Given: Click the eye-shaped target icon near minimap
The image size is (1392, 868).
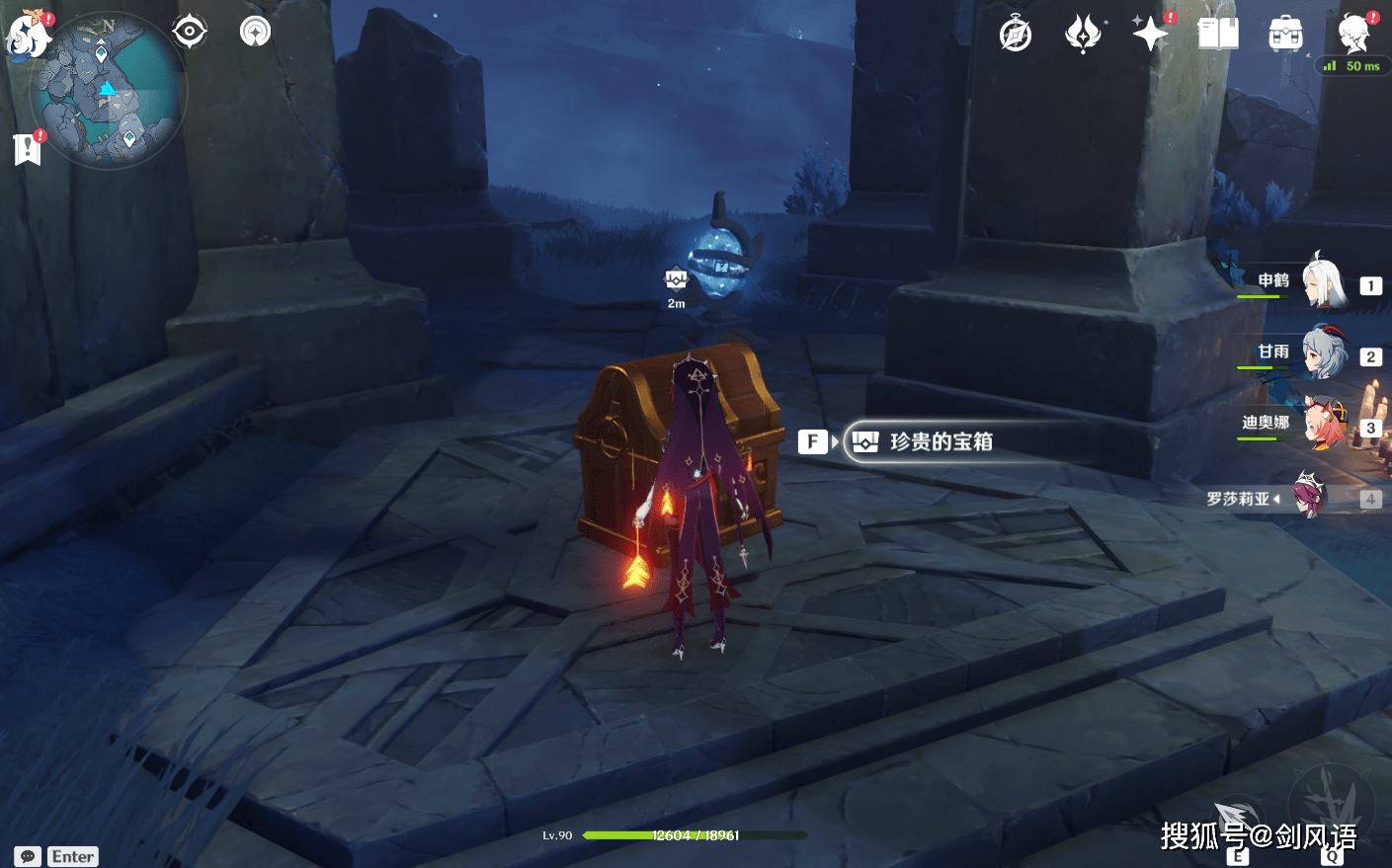Looking at the screenshot, I should pos(189,32).
